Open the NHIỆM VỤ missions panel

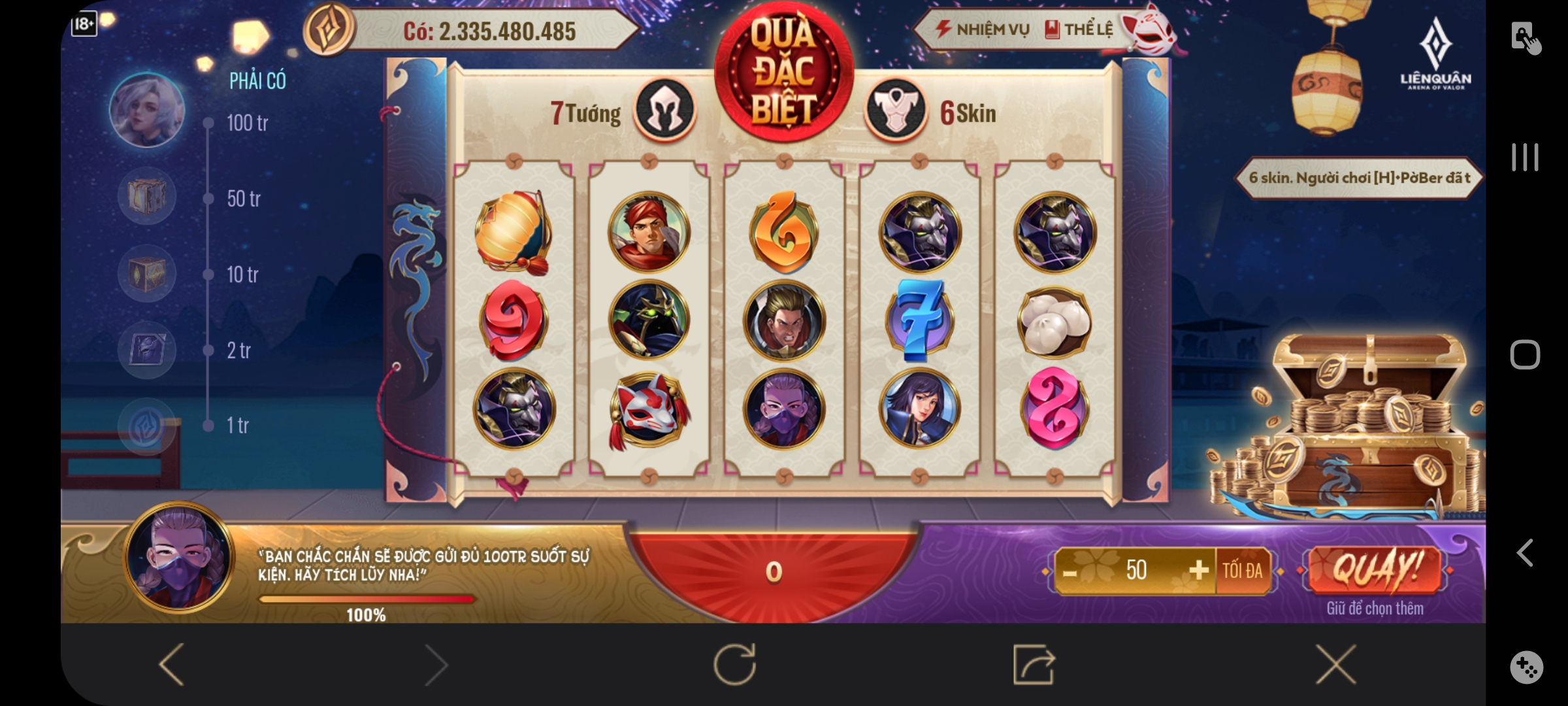pos(983,29)
